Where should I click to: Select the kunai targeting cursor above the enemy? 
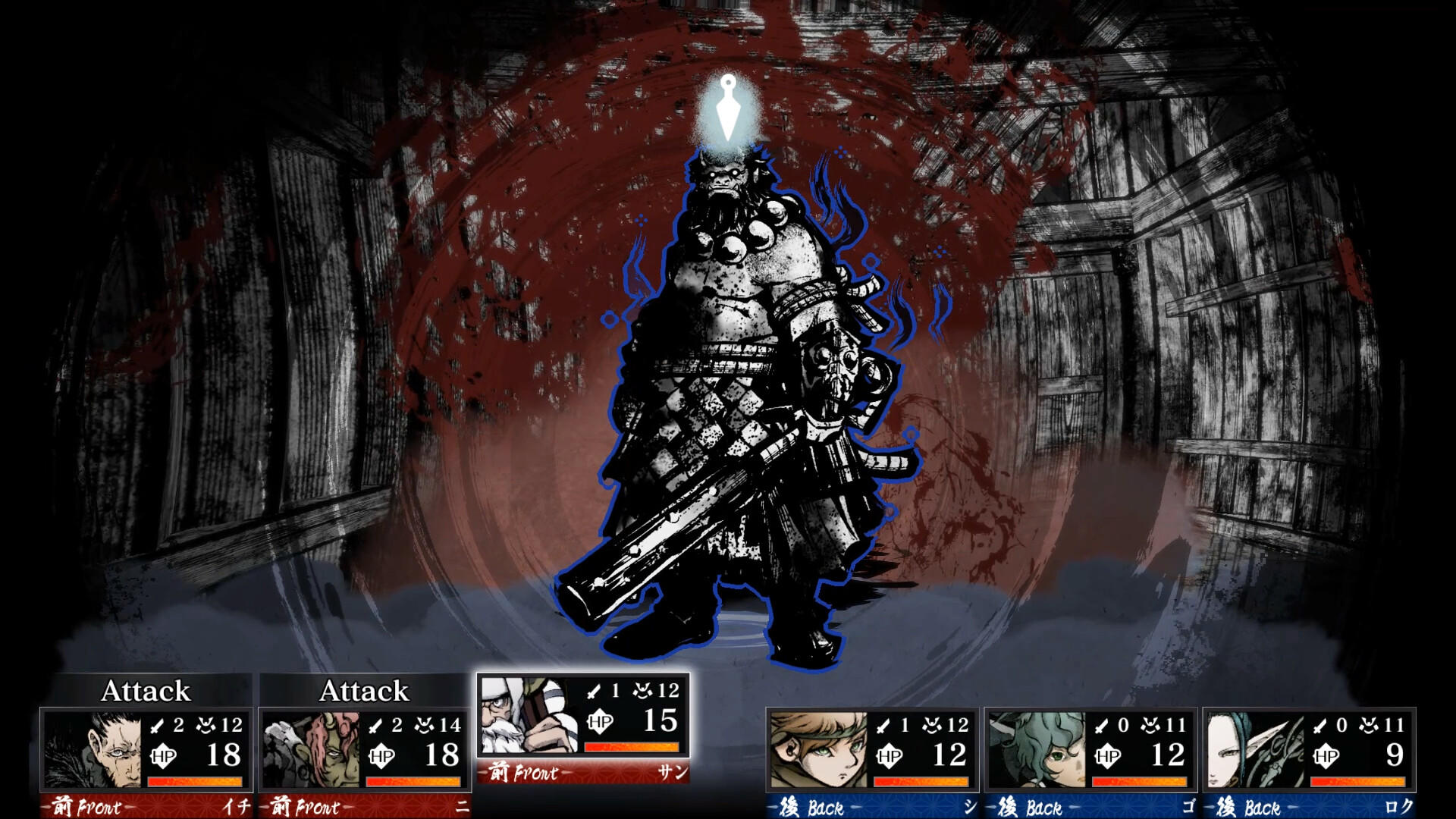pyautogui.click(x=730, y=106)
